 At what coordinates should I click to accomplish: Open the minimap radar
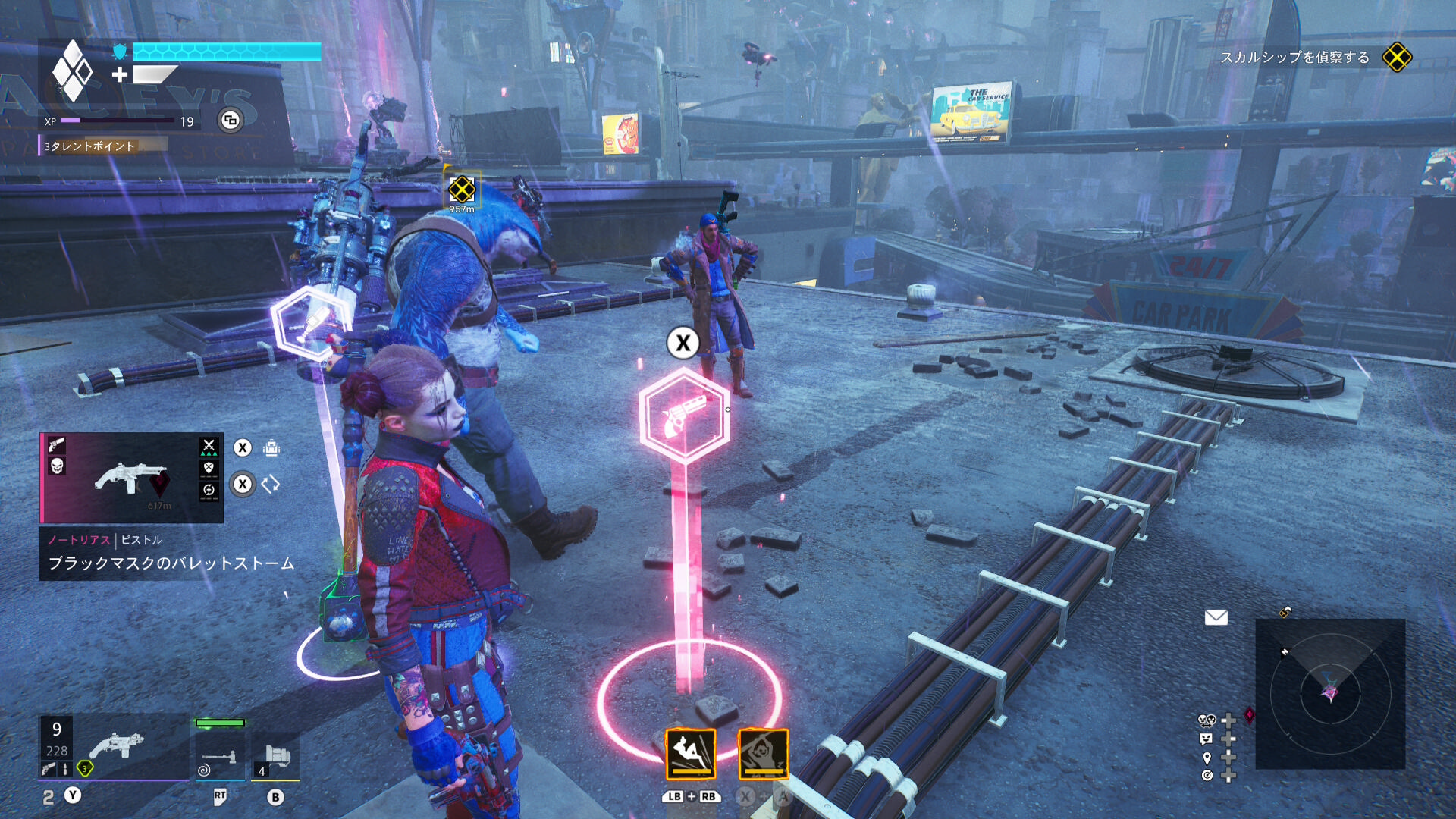(1330, 693)
